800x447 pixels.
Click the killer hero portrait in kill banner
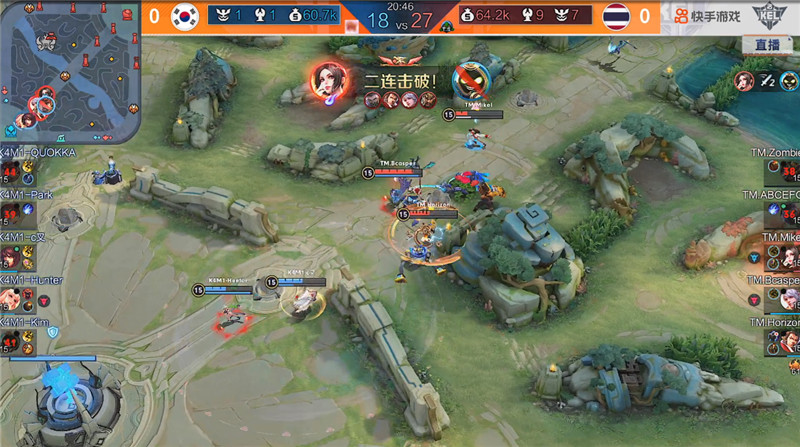pos(327,80)
